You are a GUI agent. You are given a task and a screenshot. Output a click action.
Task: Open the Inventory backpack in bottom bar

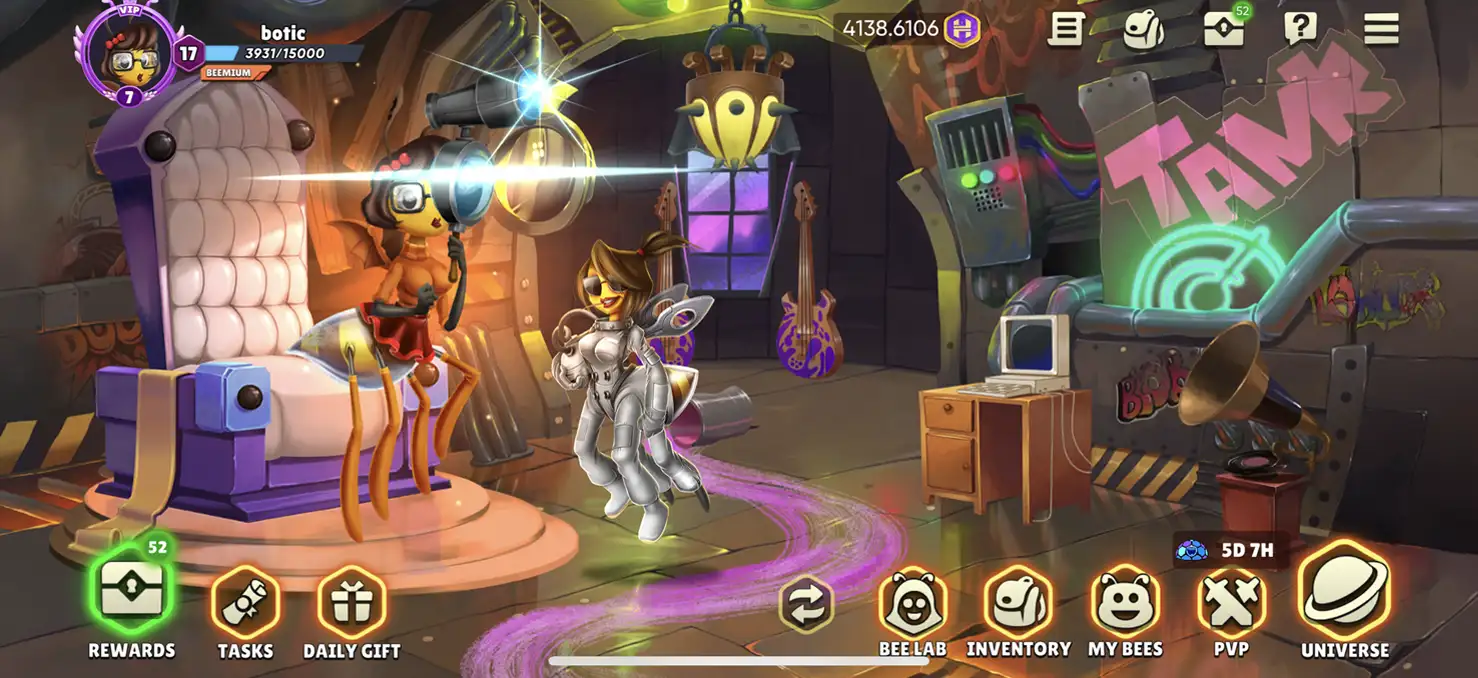pyautogui.click(x=1018, y=603)
